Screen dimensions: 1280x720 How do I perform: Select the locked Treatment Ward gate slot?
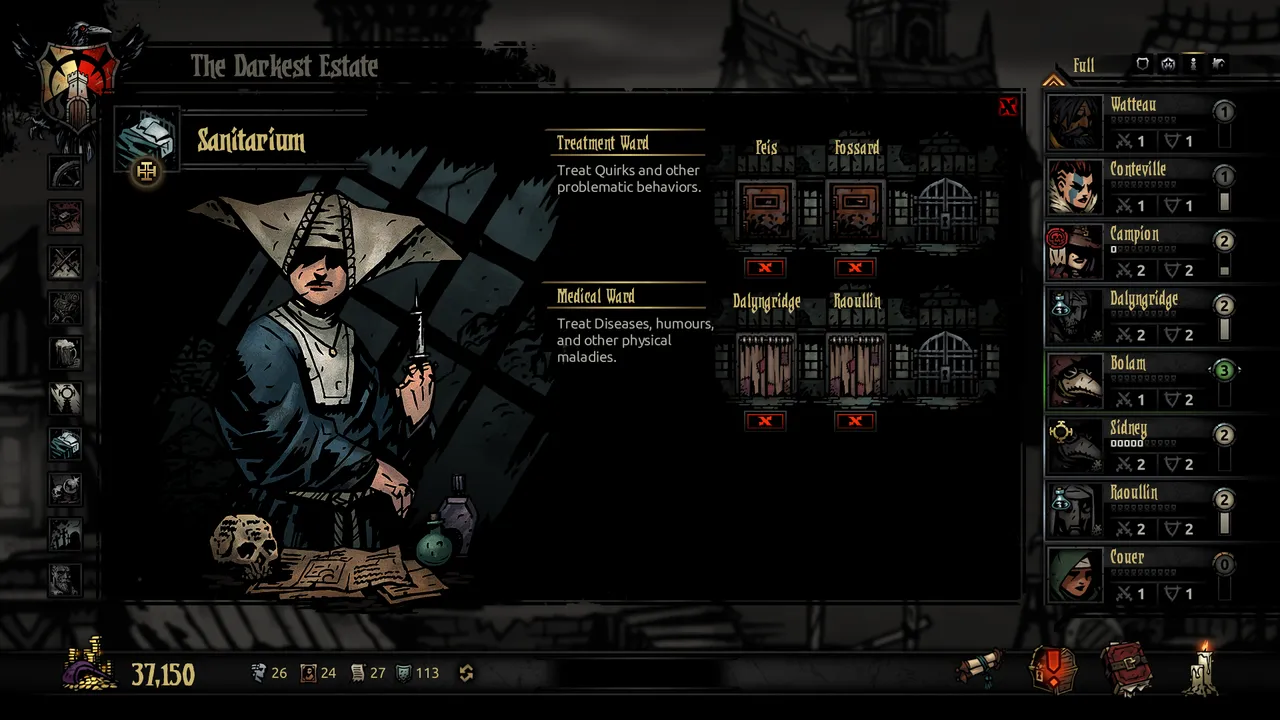click(x=945, y=210)
